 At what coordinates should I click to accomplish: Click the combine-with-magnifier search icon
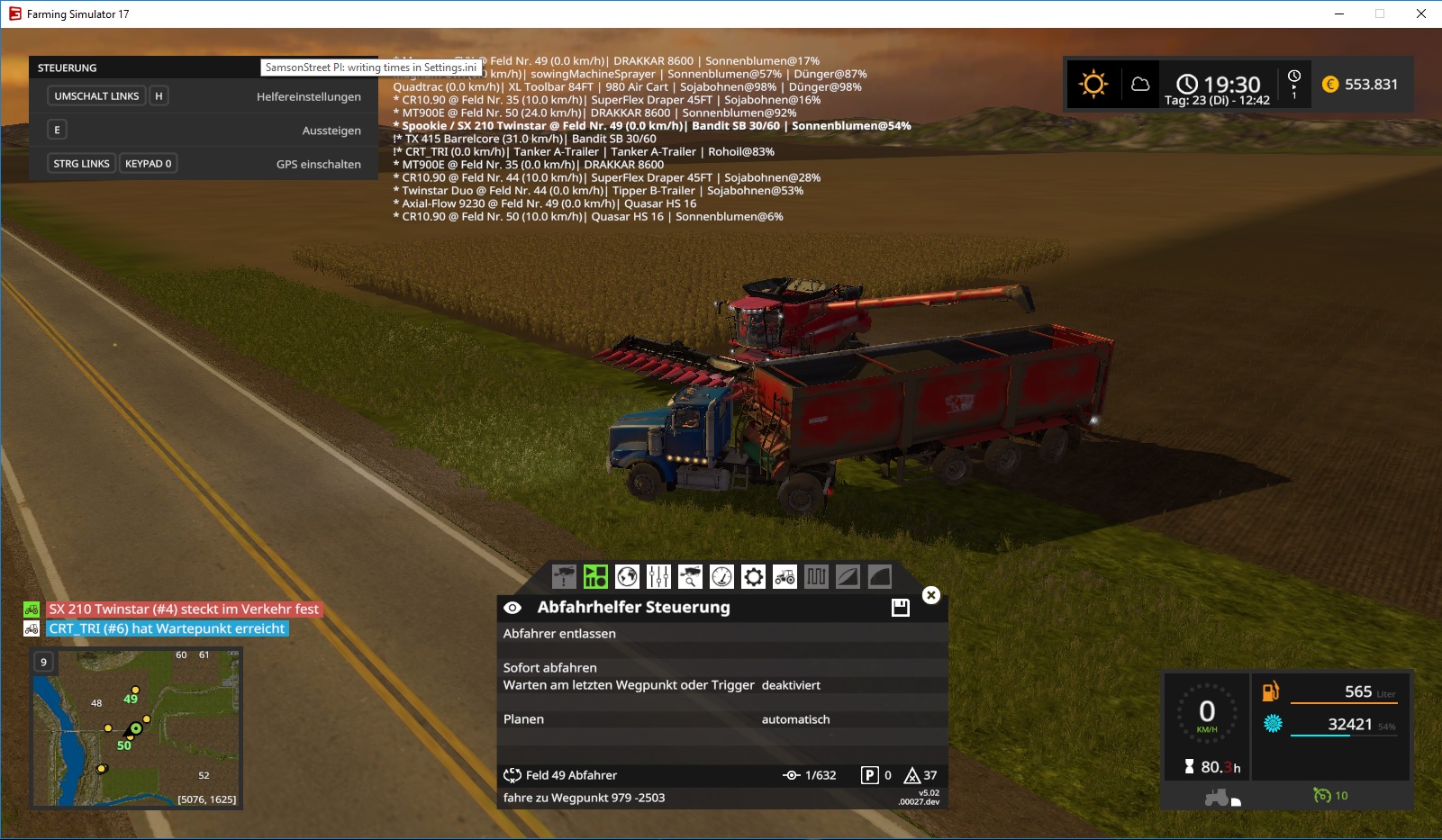tap(692, 577)
